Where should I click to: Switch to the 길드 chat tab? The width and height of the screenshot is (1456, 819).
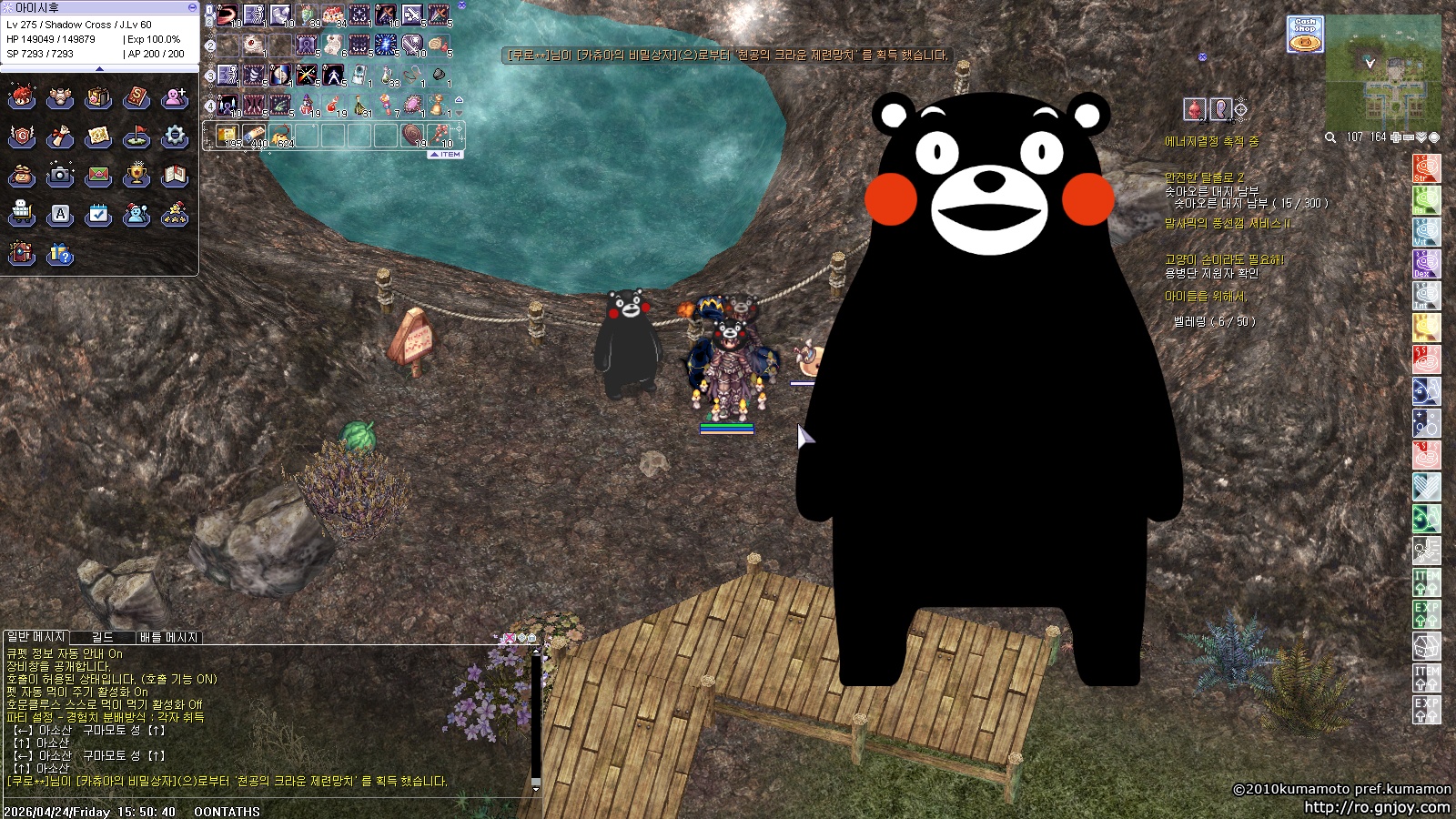103,637
